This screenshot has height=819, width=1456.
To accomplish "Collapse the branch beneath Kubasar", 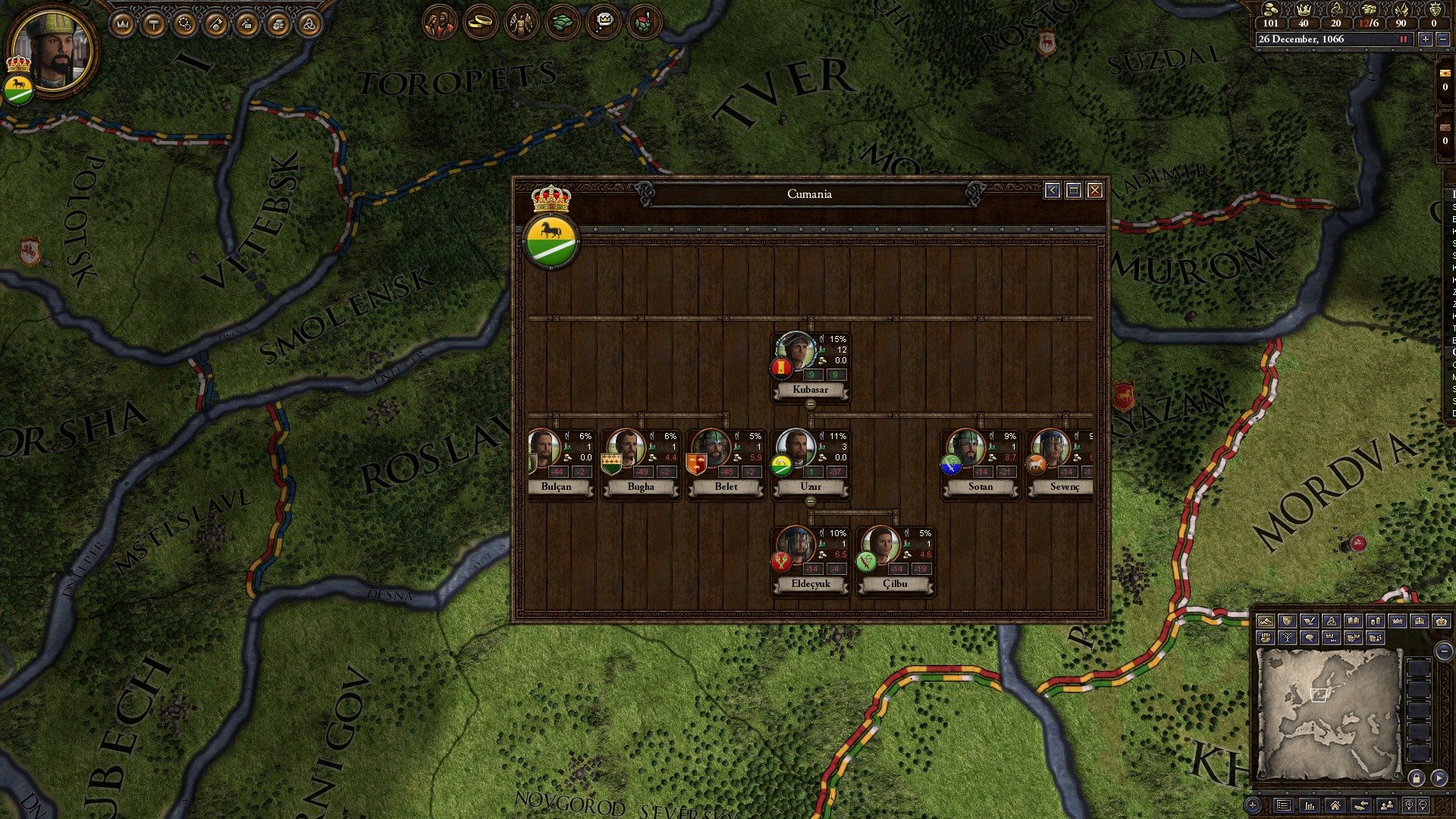I will tap(810, 404).
